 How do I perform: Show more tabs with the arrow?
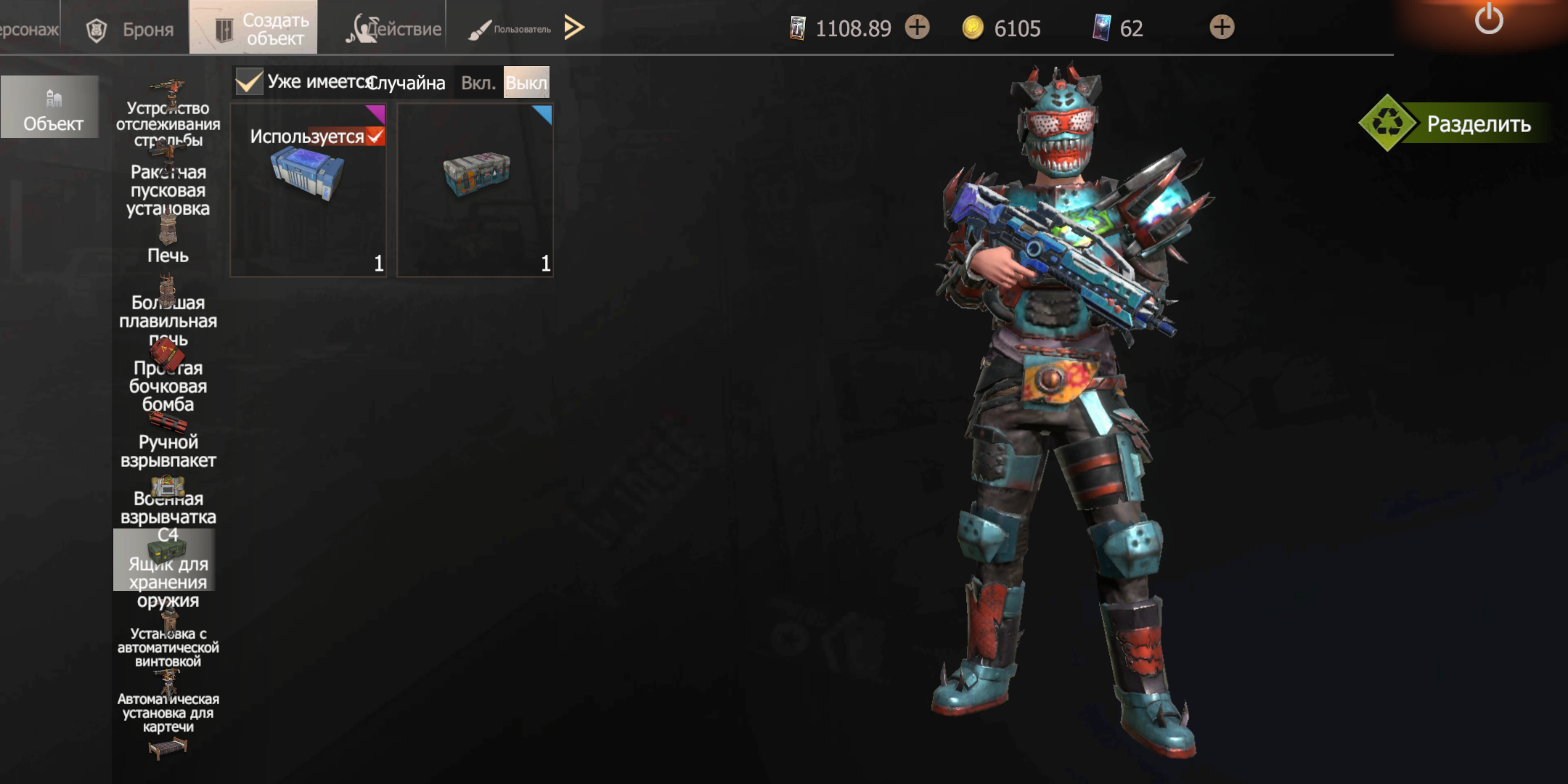[574, 28]
